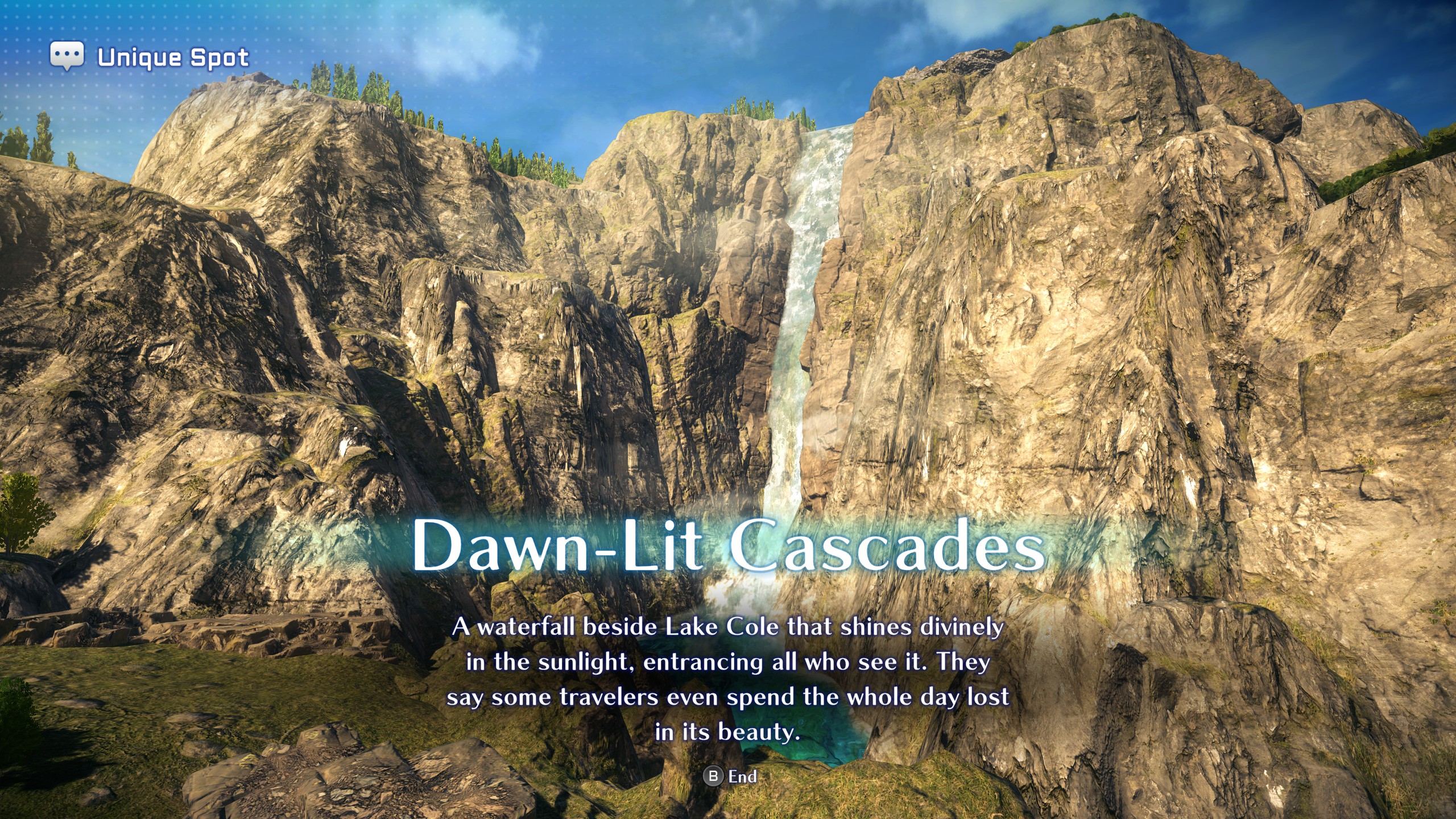Select the B controller button icon

[713, 776]
